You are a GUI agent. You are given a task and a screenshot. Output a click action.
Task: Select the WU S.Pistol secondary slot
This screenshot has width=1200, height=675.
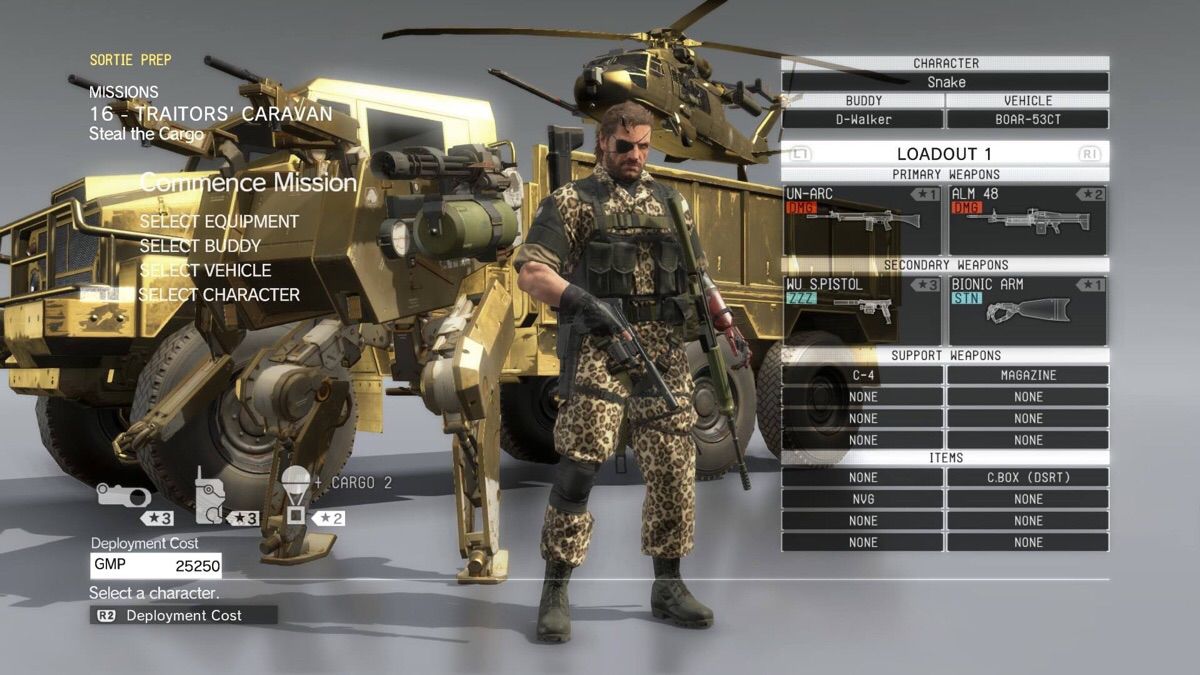coord(862,310)
